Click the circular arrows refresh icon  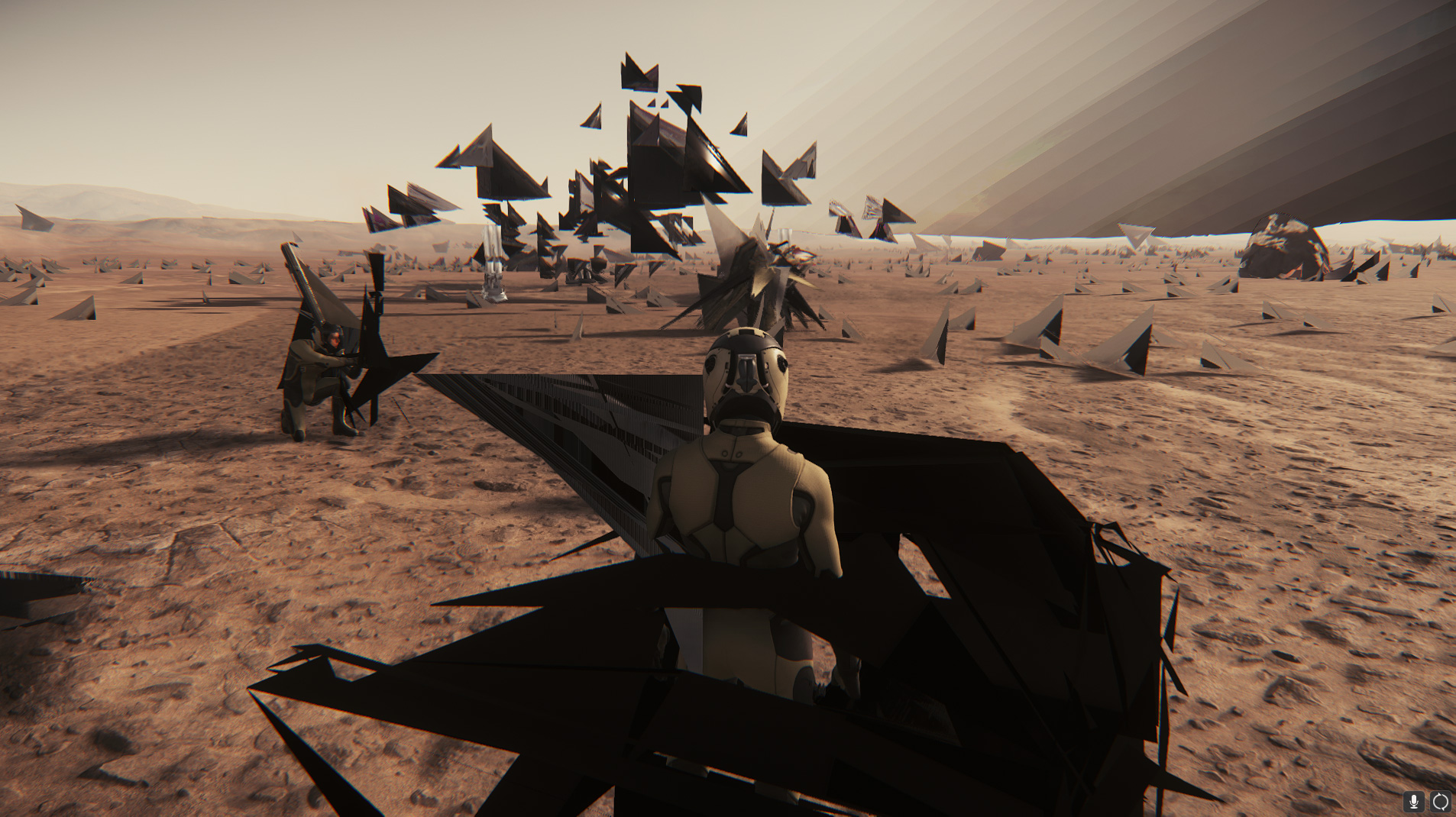1440,801
